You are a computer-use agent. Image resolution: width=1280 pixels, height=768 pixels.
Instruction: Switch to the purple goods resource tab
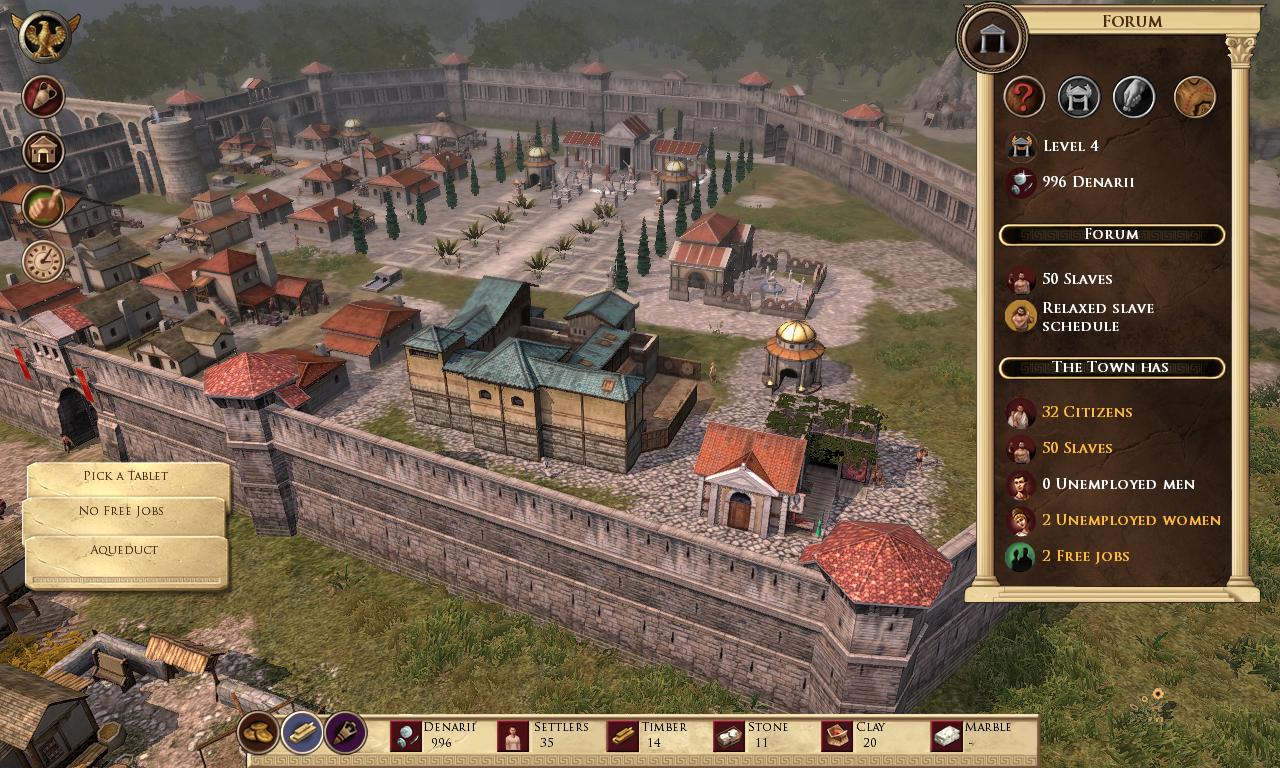[x=345, y=734]
